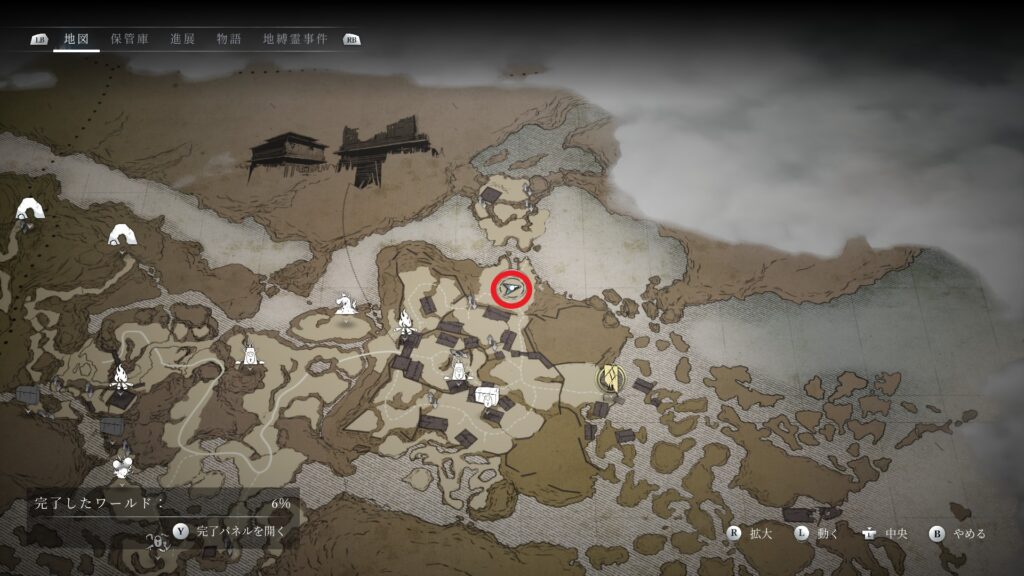Open the 保管庫 tab
The image size is (1024, 576).
(129, 39)
